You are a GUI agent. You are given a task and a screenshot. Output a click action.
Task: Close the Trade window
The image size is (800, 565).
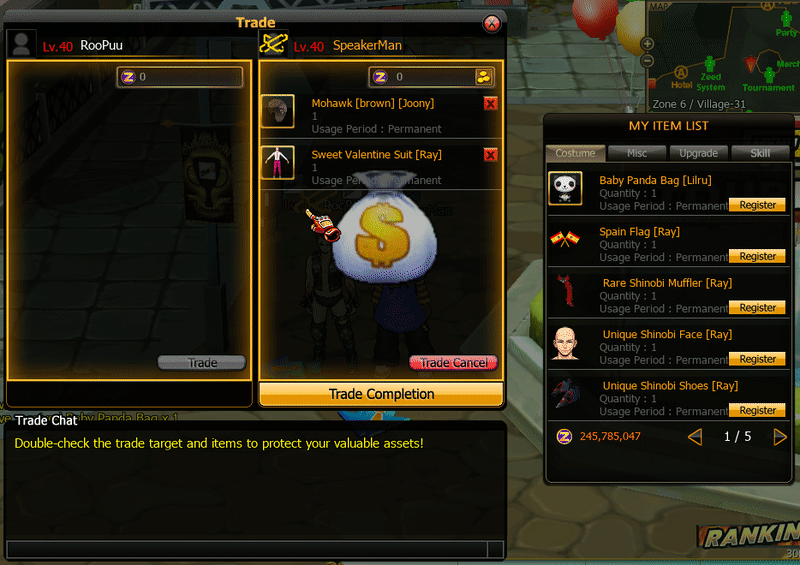tap(491, 23)
